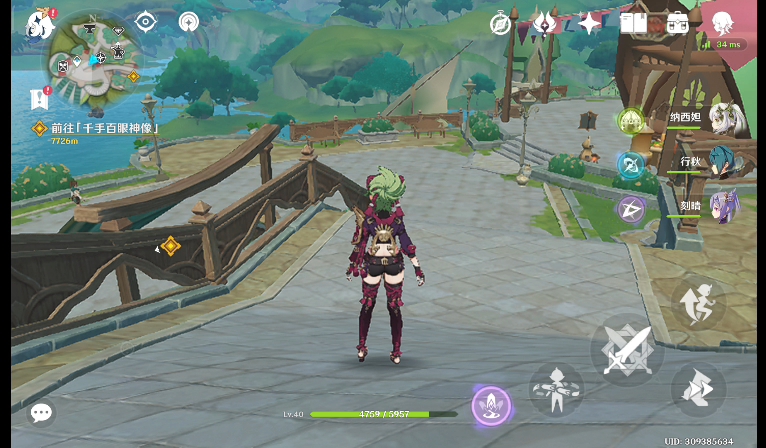Jump with the upward-arrow figure button
This screenshot has width=766, height=448.
point(698,301)
